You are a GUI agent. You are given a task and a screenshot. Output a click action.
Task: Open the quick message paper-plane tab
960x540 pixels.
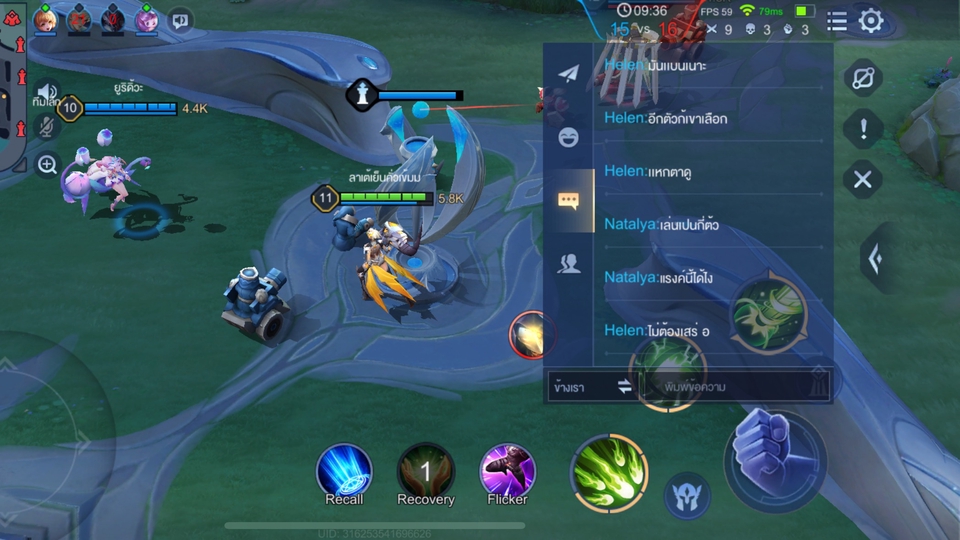[x=568, y=75]
